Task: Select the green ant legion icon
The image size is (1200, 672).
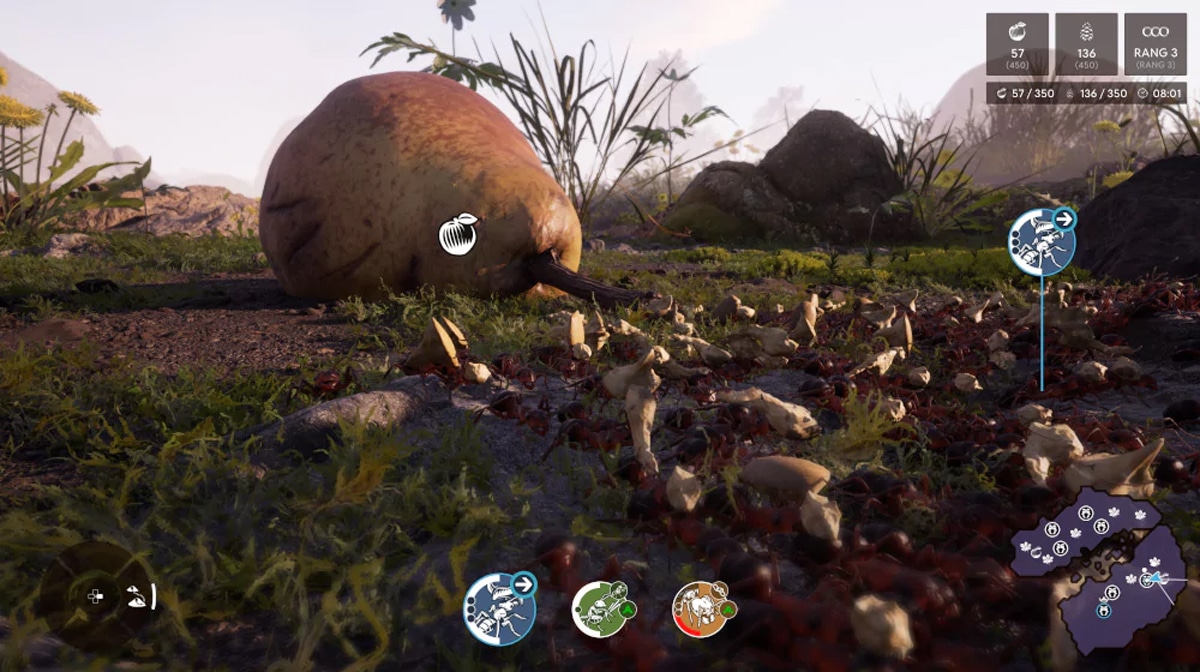Action: pos(602,608)
